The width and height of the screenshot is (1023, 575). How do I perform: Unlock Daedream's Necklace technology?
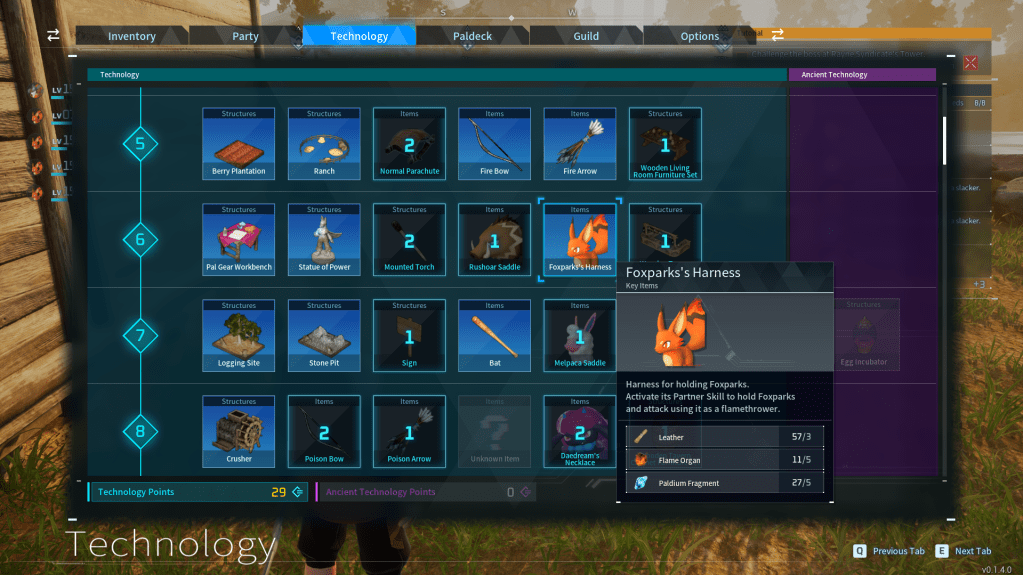click(580, 432)
